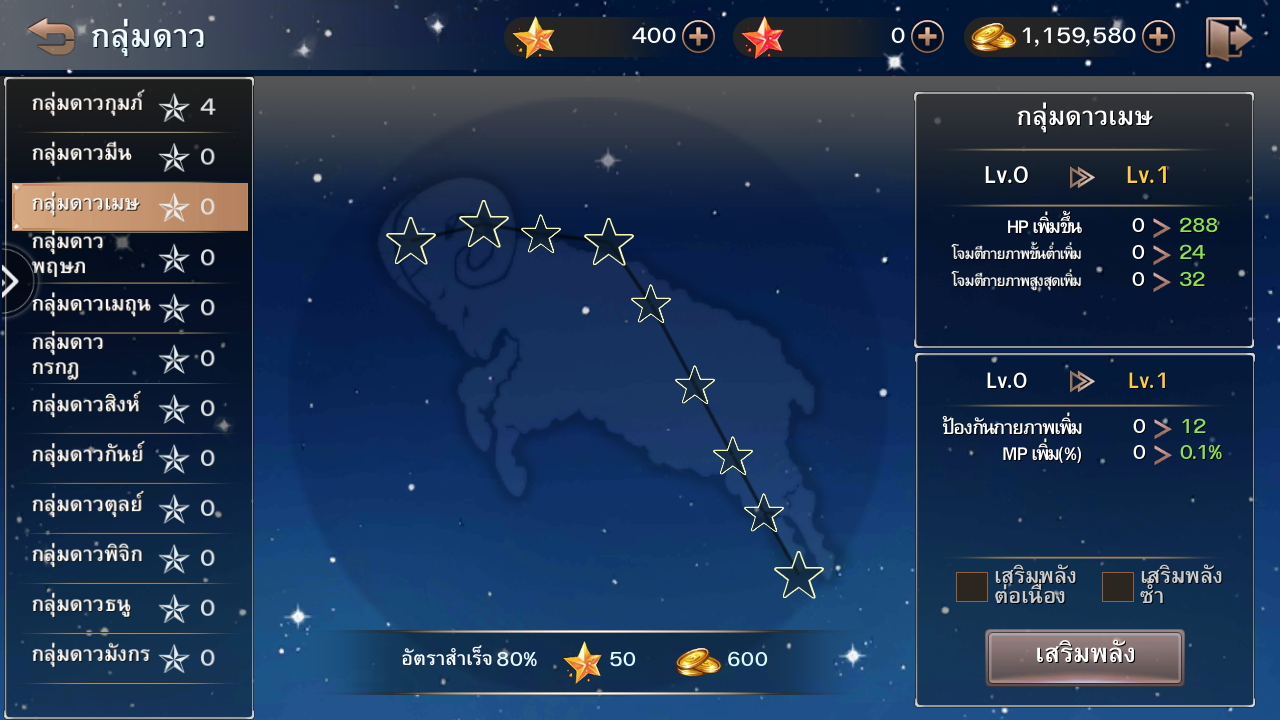Add more gold stars with plus button

[698, 37]
